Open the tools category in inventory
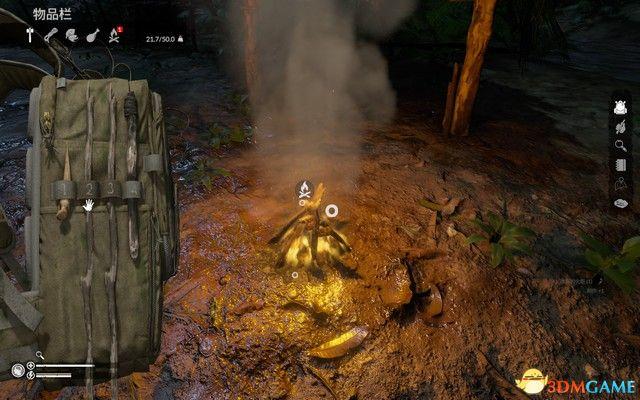The height and width of the screenshot is (400, 640). coord(31,35)
